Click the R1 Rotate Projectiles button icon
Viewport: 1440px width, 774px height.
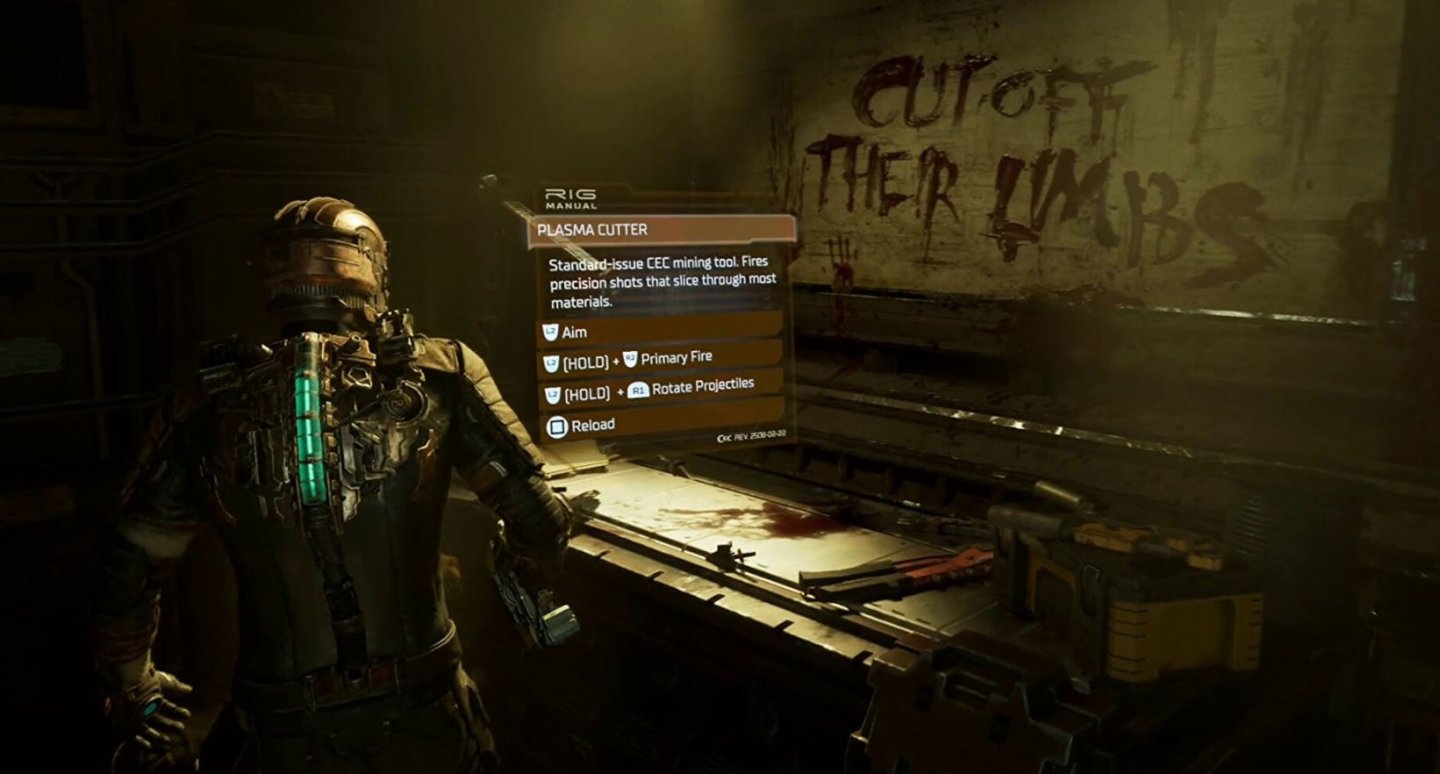637,390
